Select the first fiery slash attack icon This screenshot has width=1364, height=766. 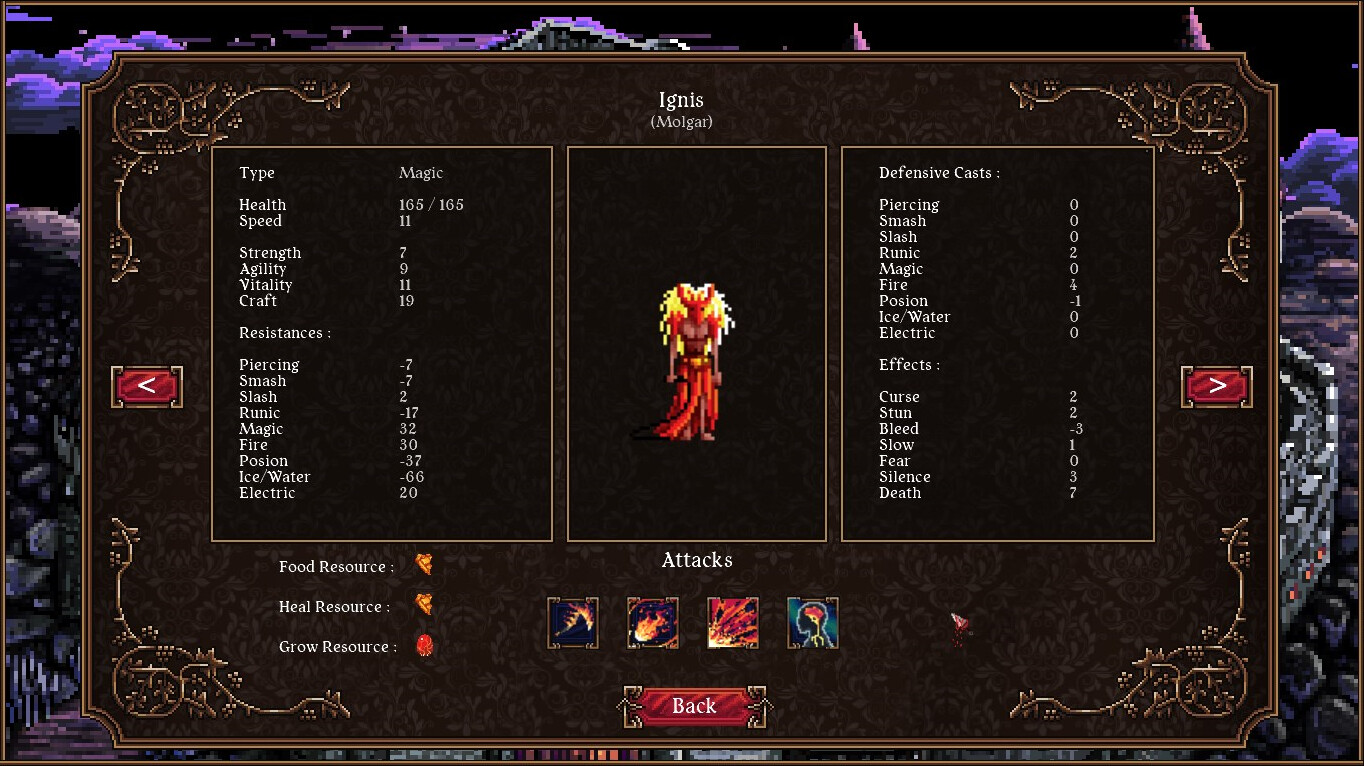coord(573,621)
